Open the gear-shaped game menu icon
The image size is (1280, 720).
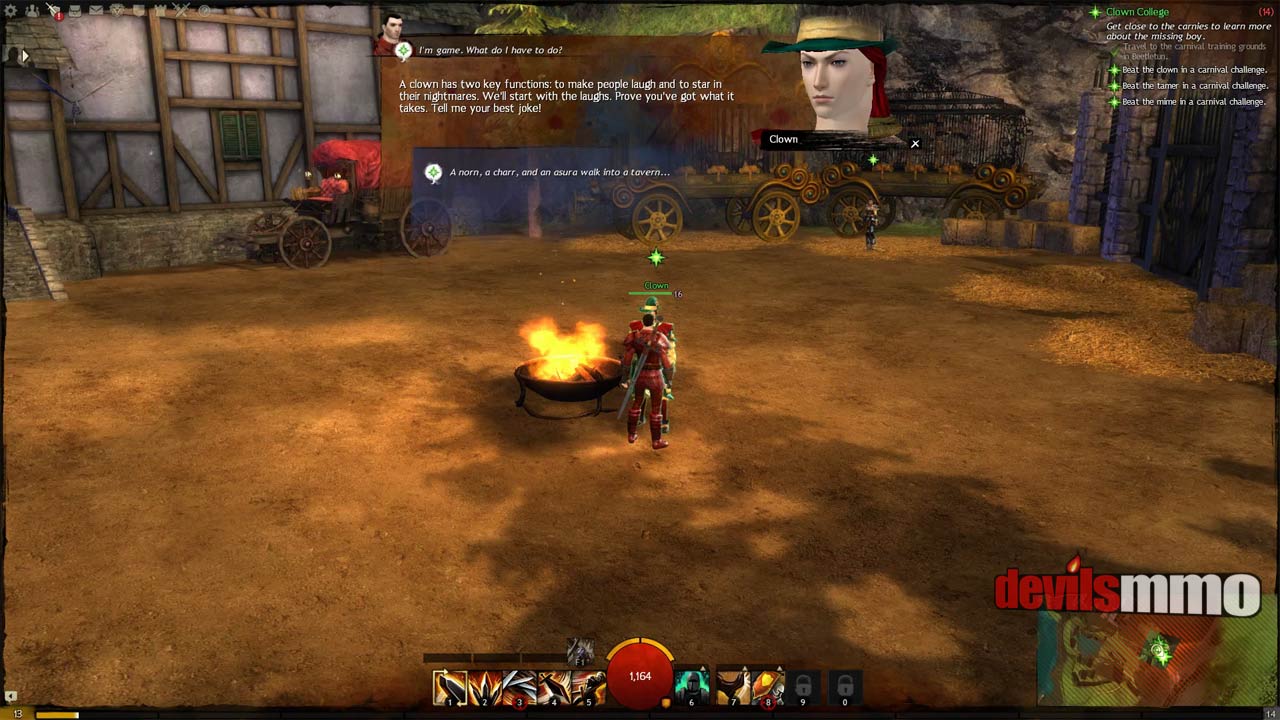(x=12, y=11)
